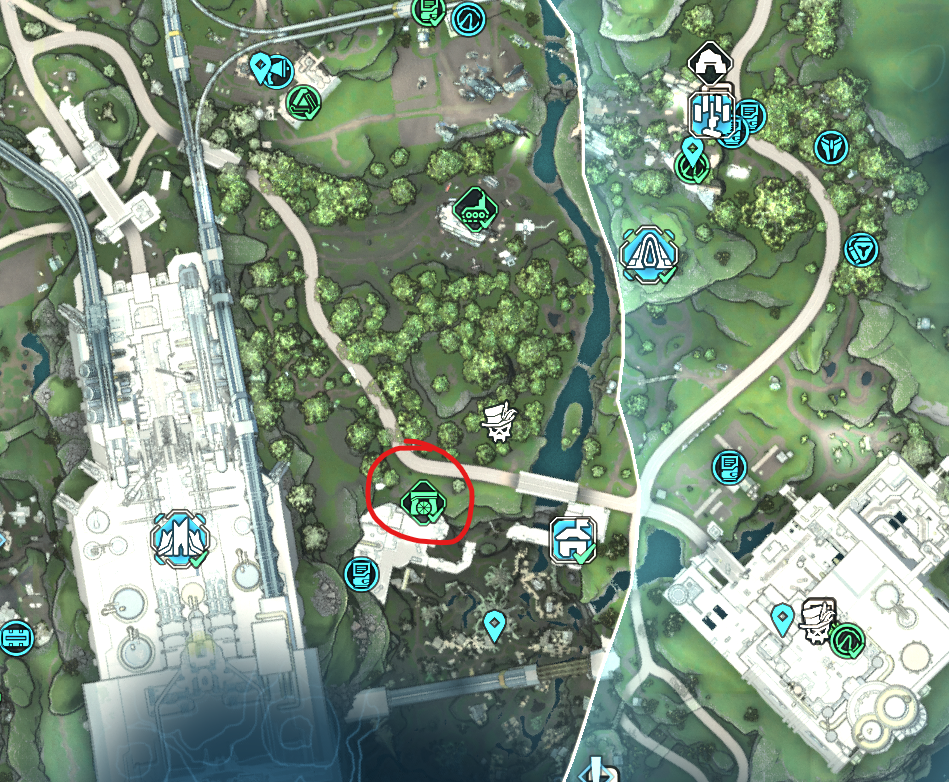Select the red-circled green hexagon map marker

(418, 502)
